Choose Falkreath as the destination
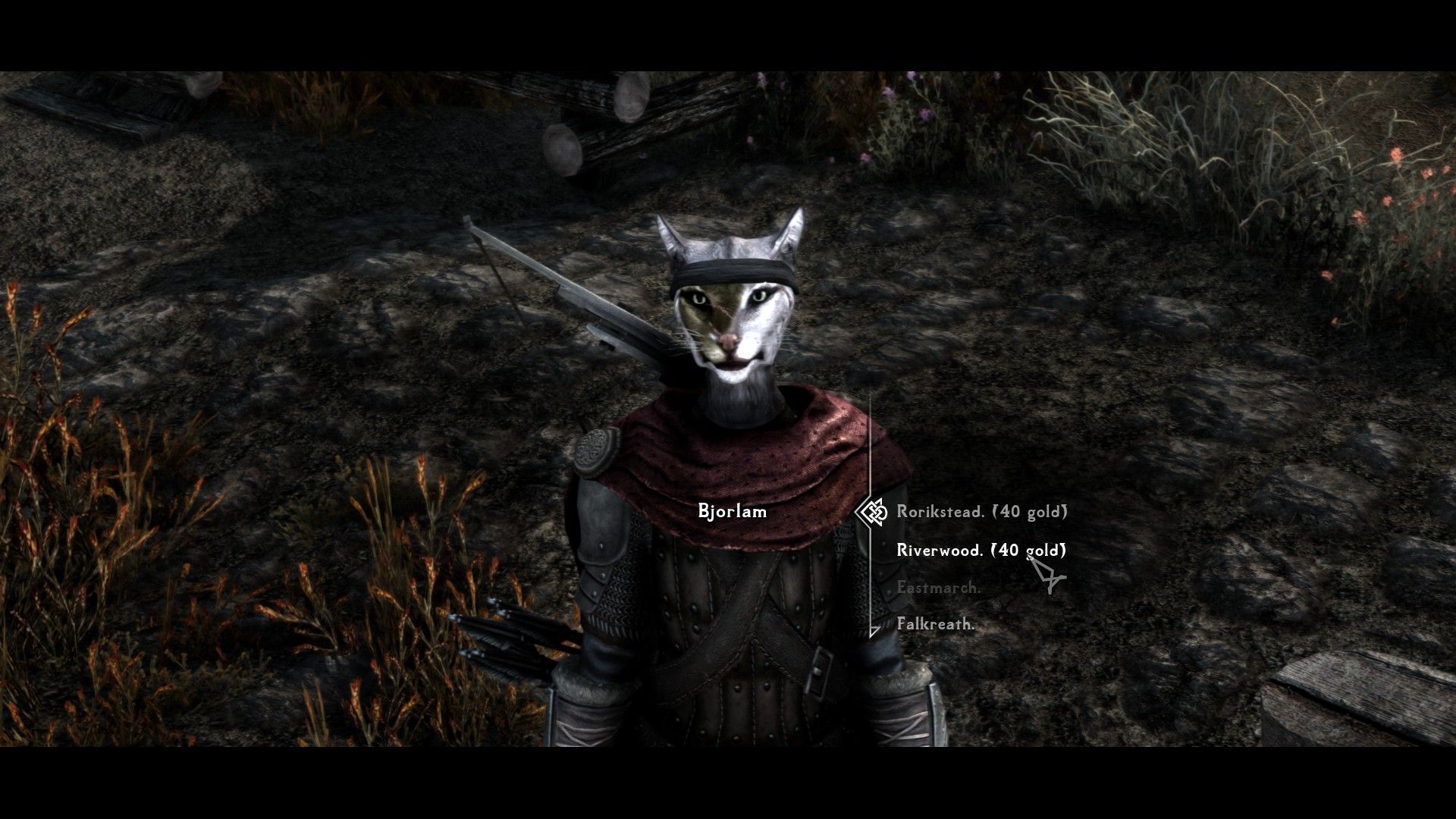Image resolution: width=1456 pixels, height=819 pixels. pos(935,625)
